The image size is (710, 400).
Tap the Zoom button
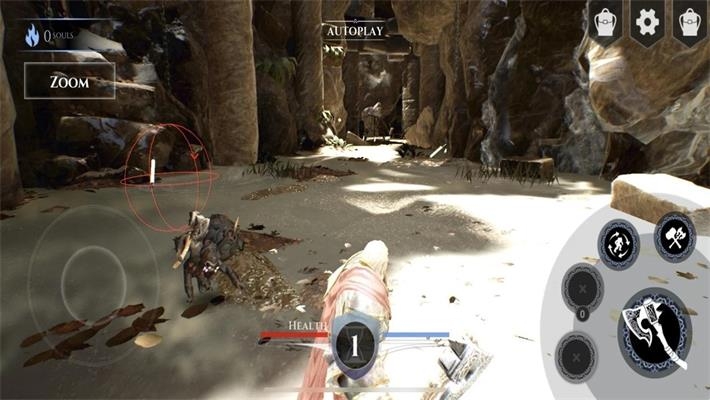(x=69, y=82)
